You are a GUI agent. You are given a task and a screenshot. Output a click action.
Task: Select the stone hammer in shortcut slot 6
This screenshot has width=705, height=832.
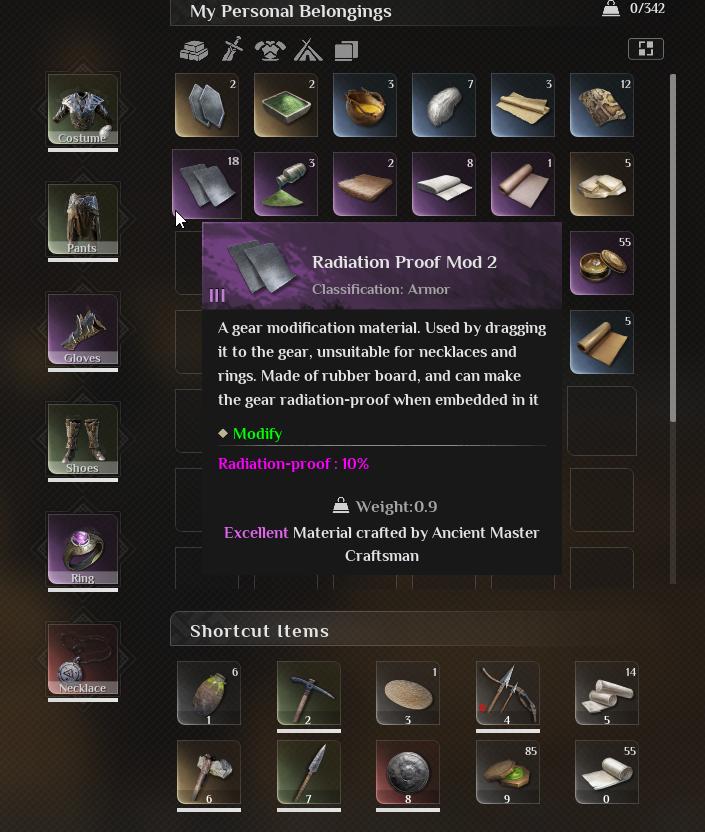pyautogui.click(x=209, y=771)
